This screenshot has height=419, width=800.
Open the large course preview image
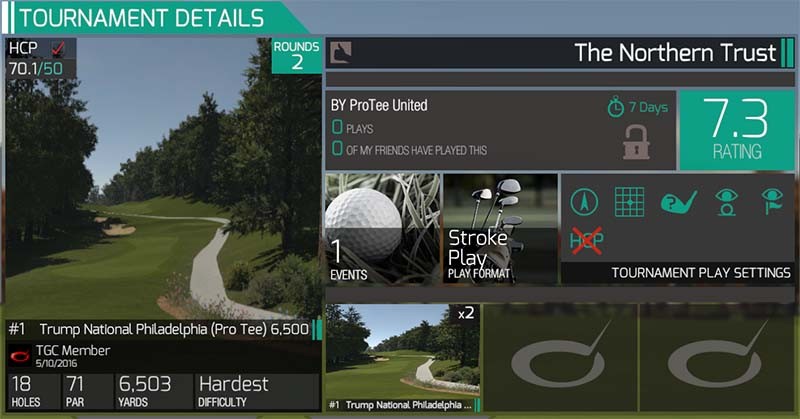(160, 180)
